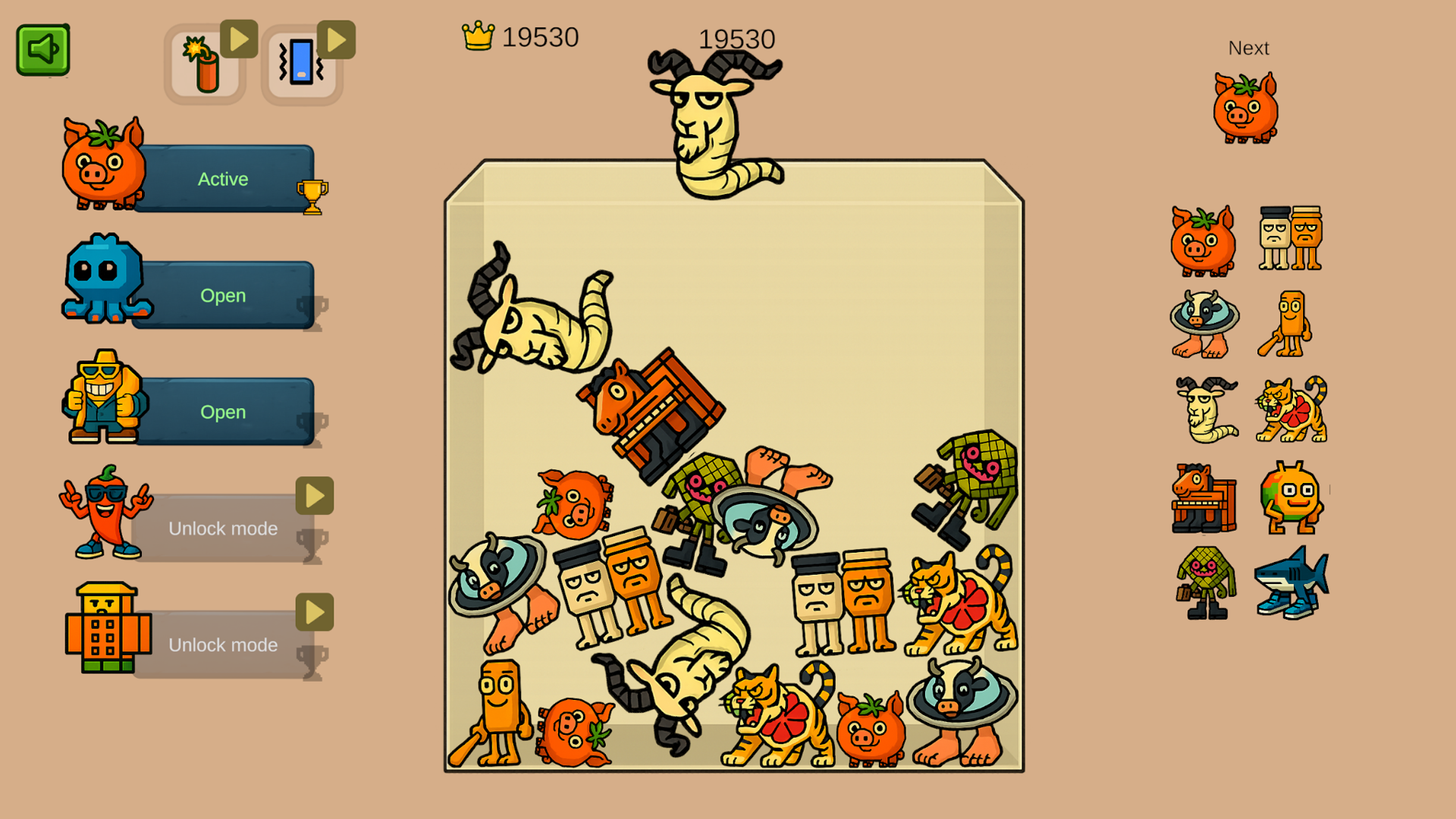Open the play arrow beside chili Unlock mode
This screenshot has height=819, width=1456.
click(x=314, y=494)
